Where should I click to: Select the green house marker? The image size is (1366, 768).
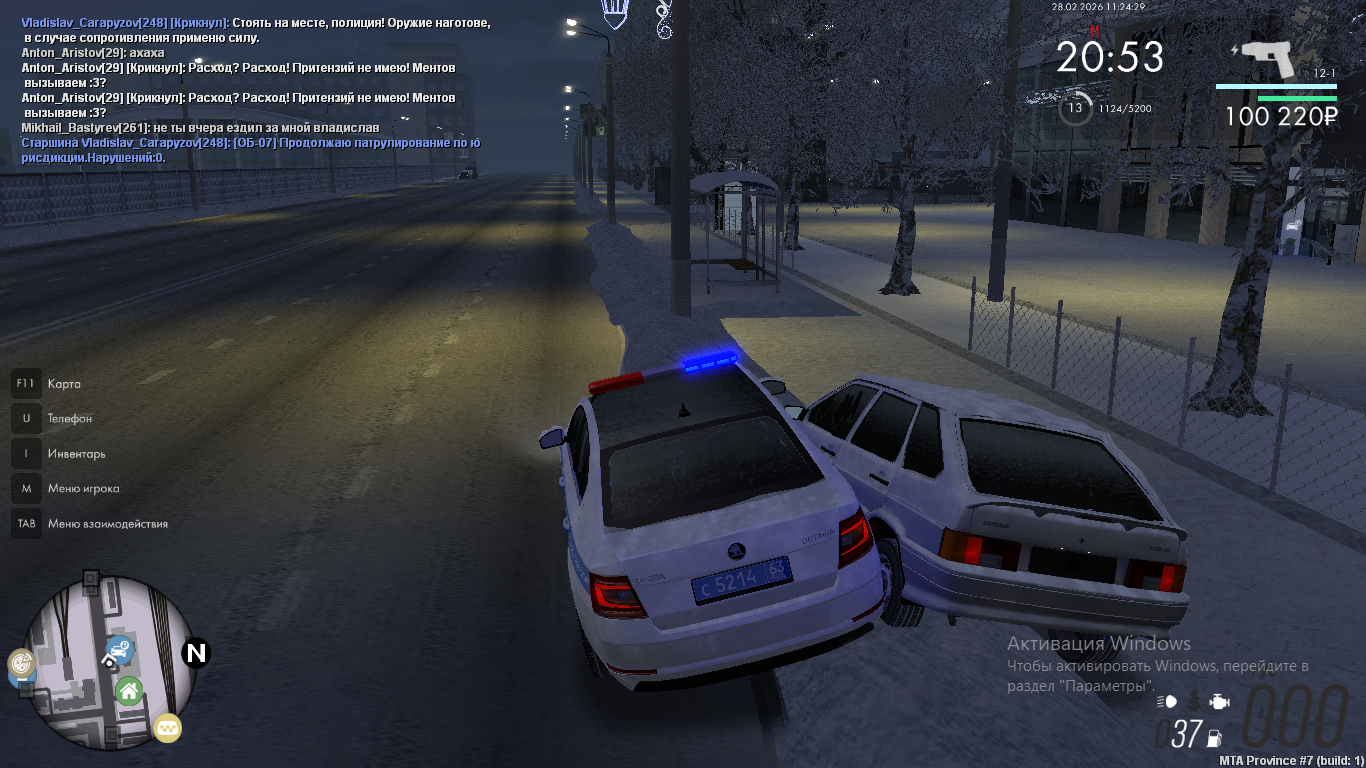pyautogui.click(x=128, y=690)
